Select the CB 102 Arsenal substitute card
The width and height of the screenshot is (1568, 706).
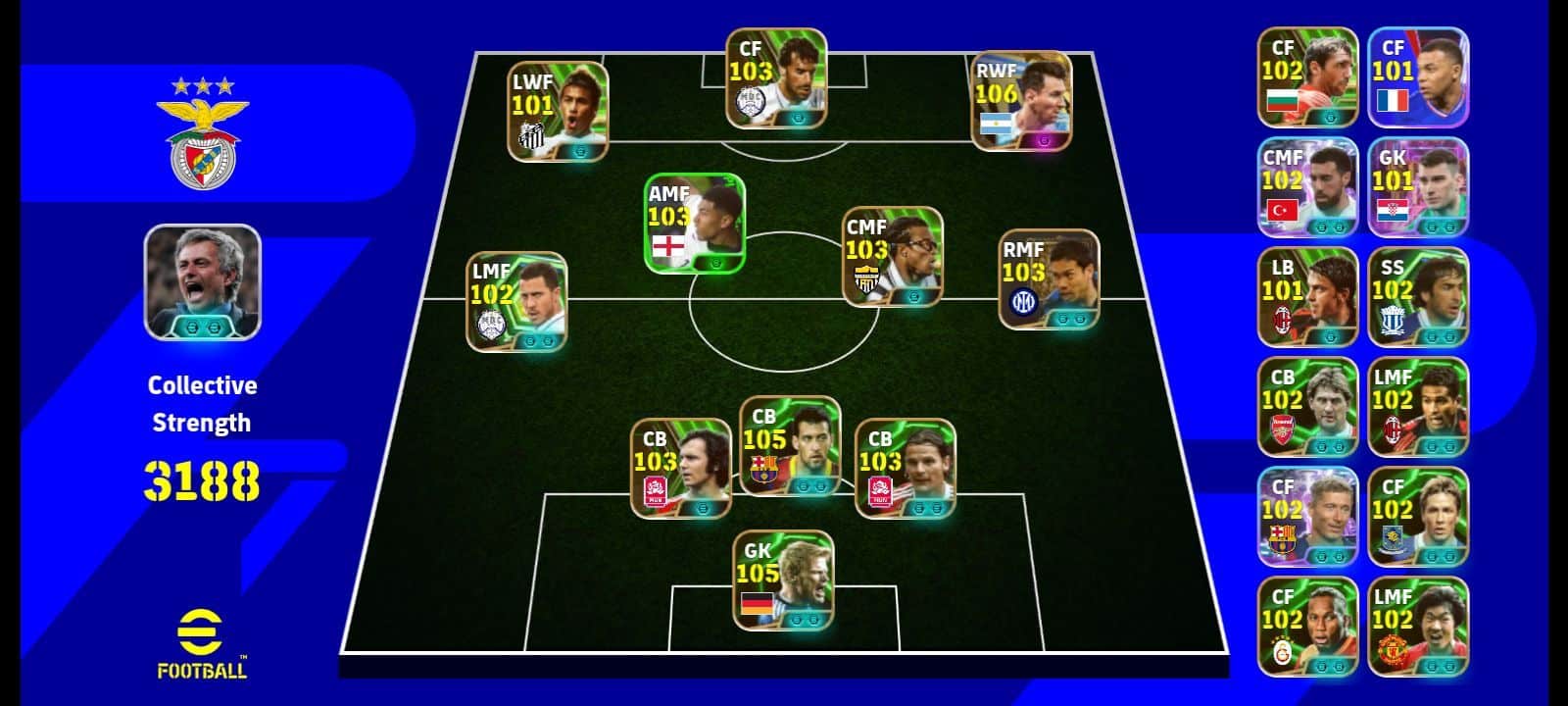(1307, 407)
